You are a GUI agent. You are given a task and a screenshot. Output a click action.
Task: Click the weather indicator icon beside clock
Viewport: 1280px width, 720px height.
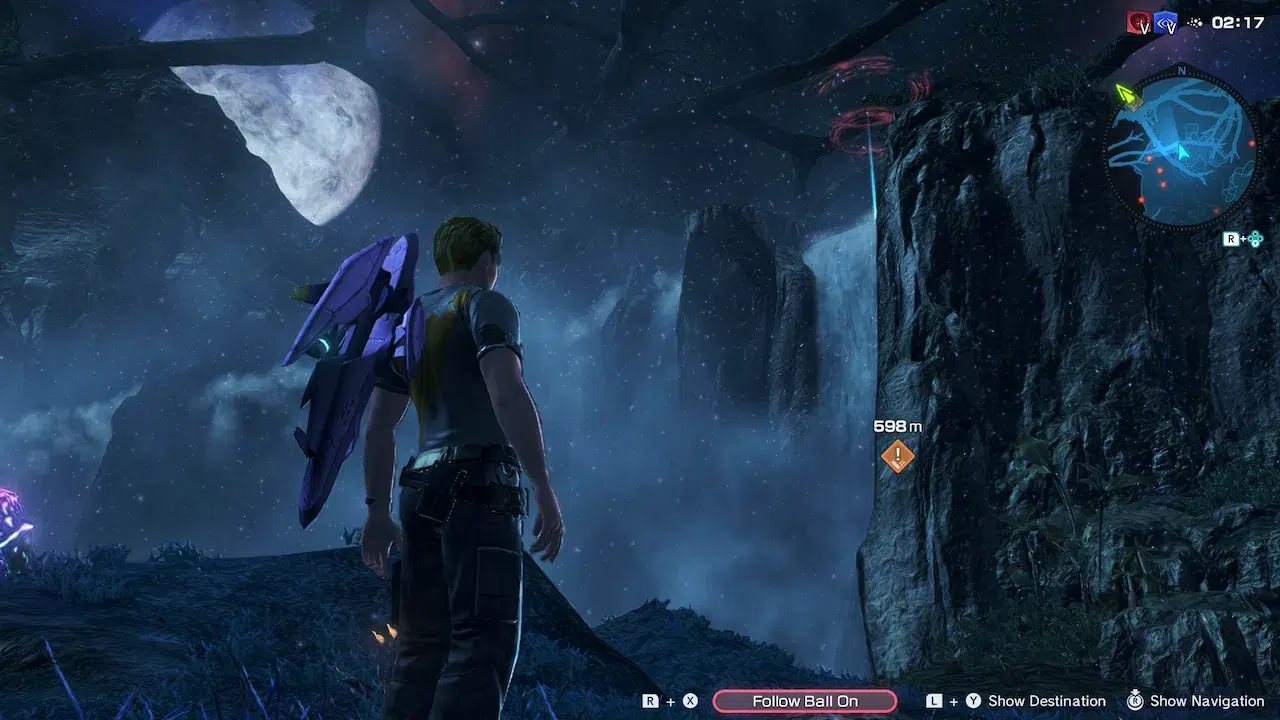click(1194, 22)
